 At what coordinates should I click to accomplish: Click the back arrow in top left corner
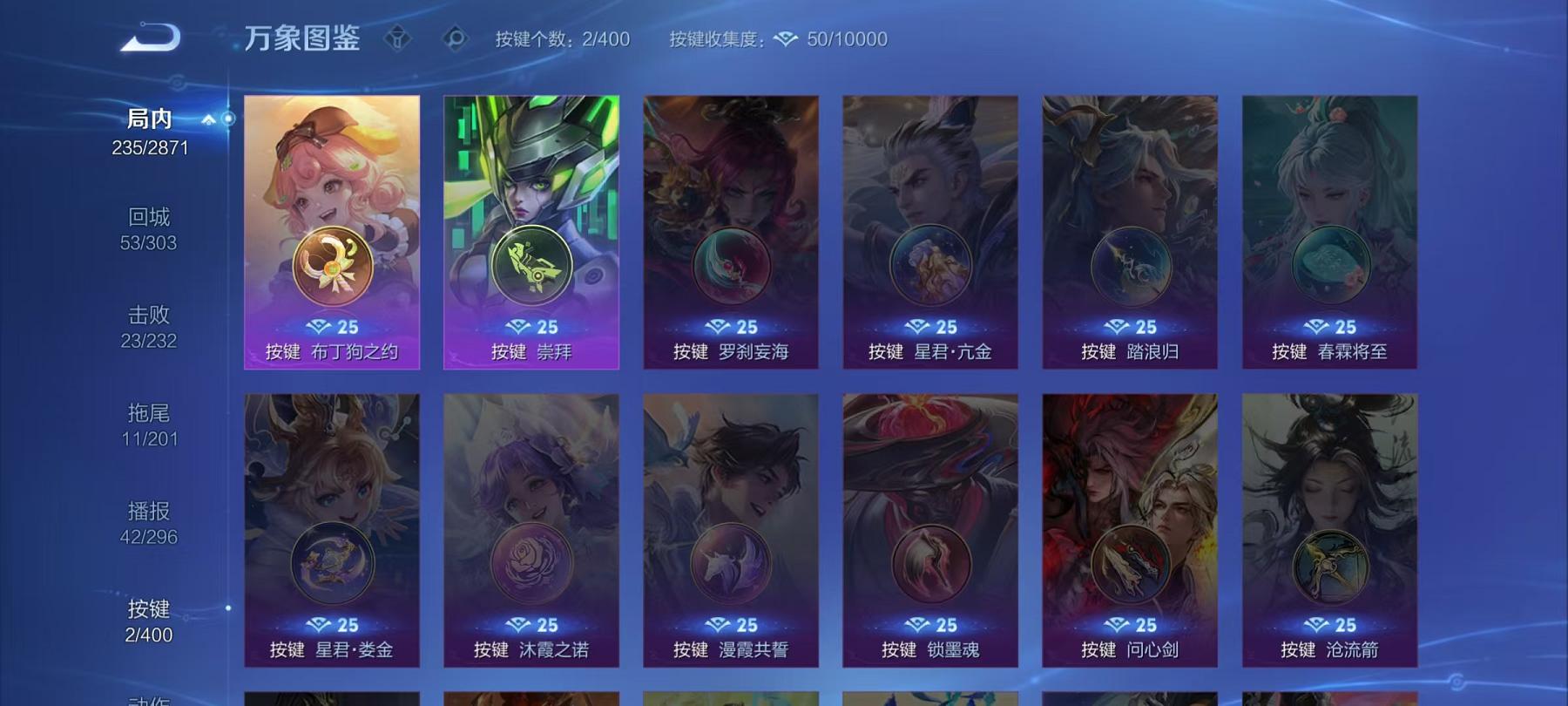(x=150, y=37)
